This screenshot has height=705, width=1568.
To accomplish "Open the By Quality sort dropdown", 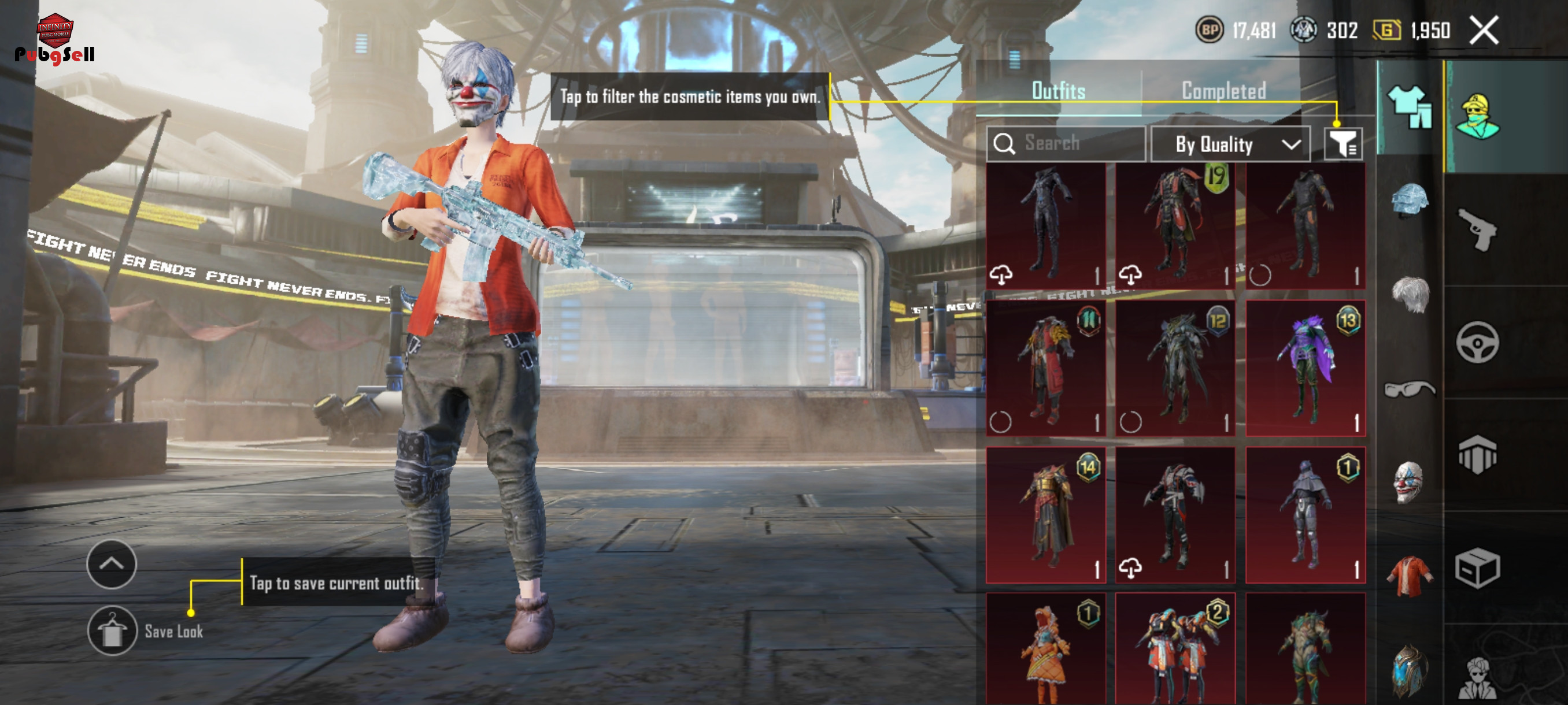I will click(x=1231, y=144).
